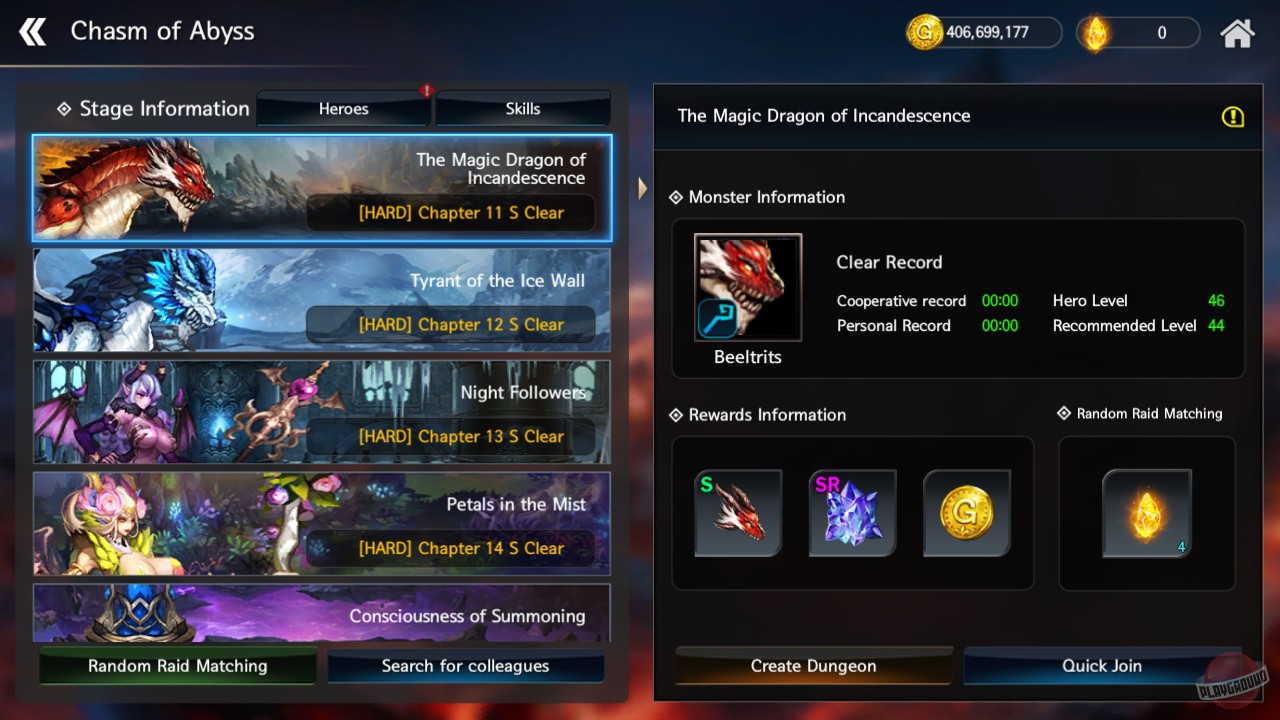The height and width of the screenshot is (720, 1280).
Task: Click the blue weapon badge on Beeltrits portrait
Action: pyautogui.click(x=716, y=320)
